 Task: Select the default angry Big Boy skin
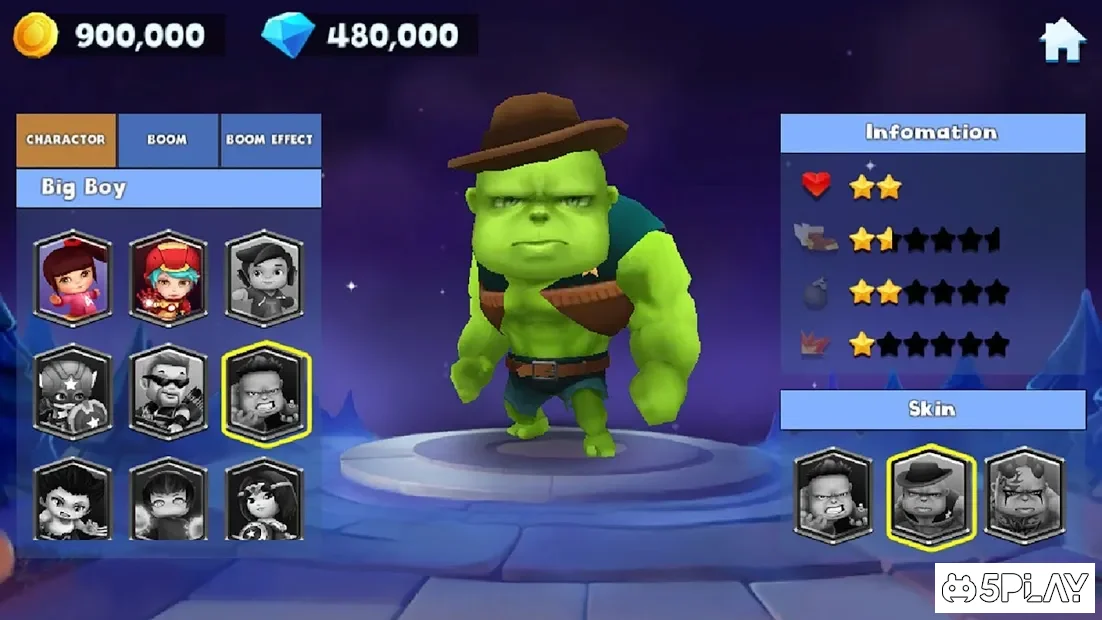[834, 496]
